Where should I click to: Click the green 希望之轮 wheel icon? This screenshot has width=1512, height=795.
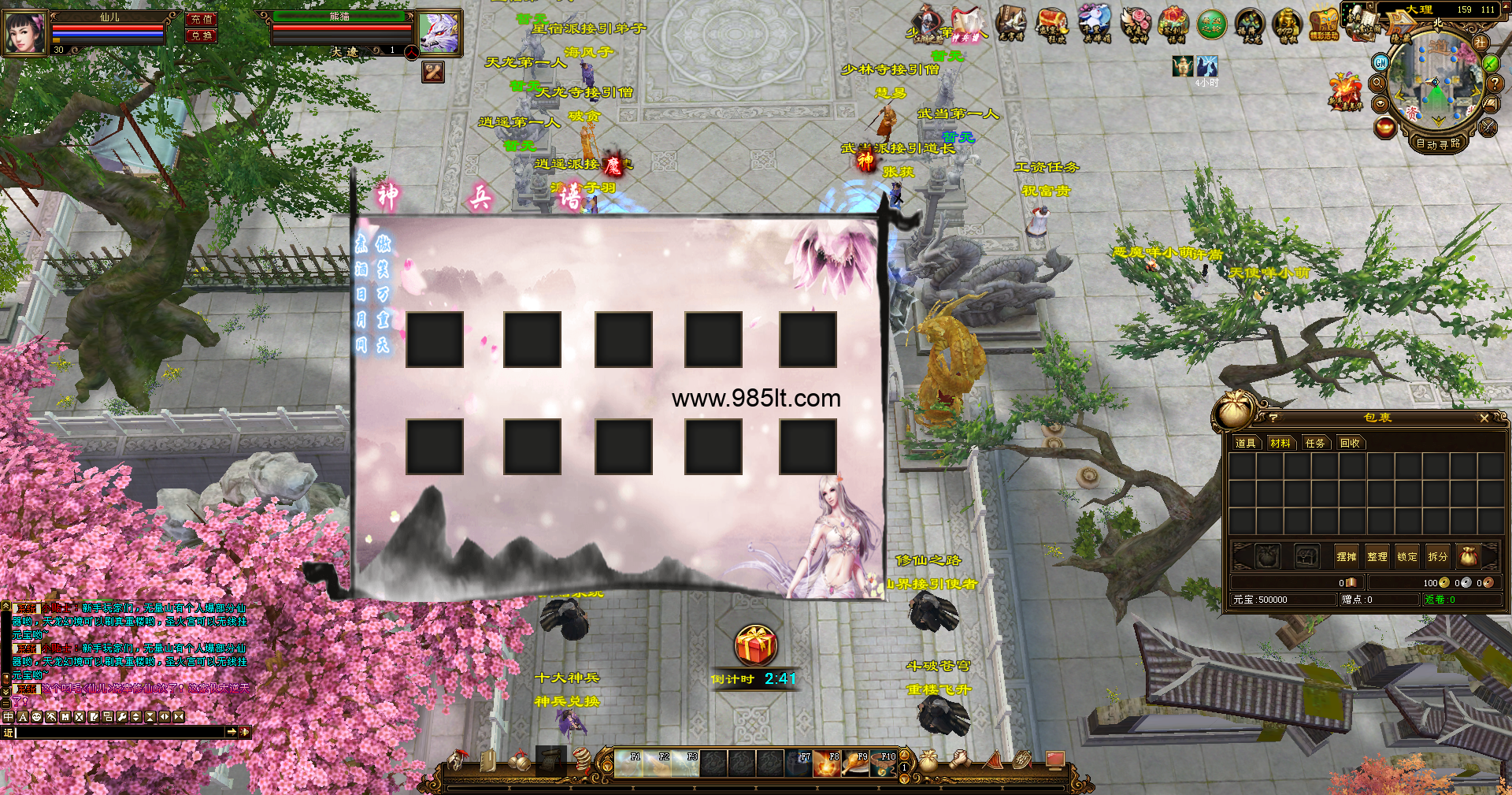click(1212, 24)
